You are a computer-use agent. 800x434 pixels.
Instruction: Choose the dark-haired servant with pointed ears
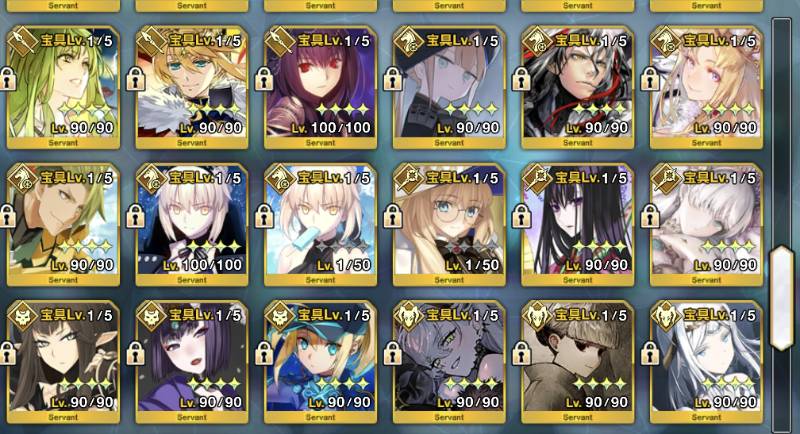tap(62, 360)
